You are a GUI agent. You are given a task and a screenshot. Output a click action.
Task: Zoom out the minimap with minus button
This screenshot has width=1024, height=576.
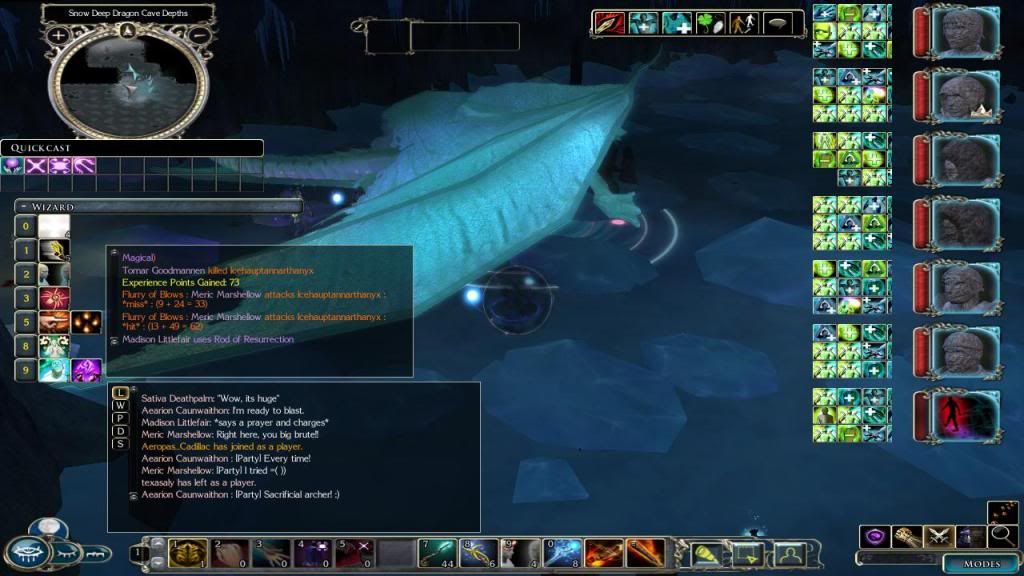[199, 35]
